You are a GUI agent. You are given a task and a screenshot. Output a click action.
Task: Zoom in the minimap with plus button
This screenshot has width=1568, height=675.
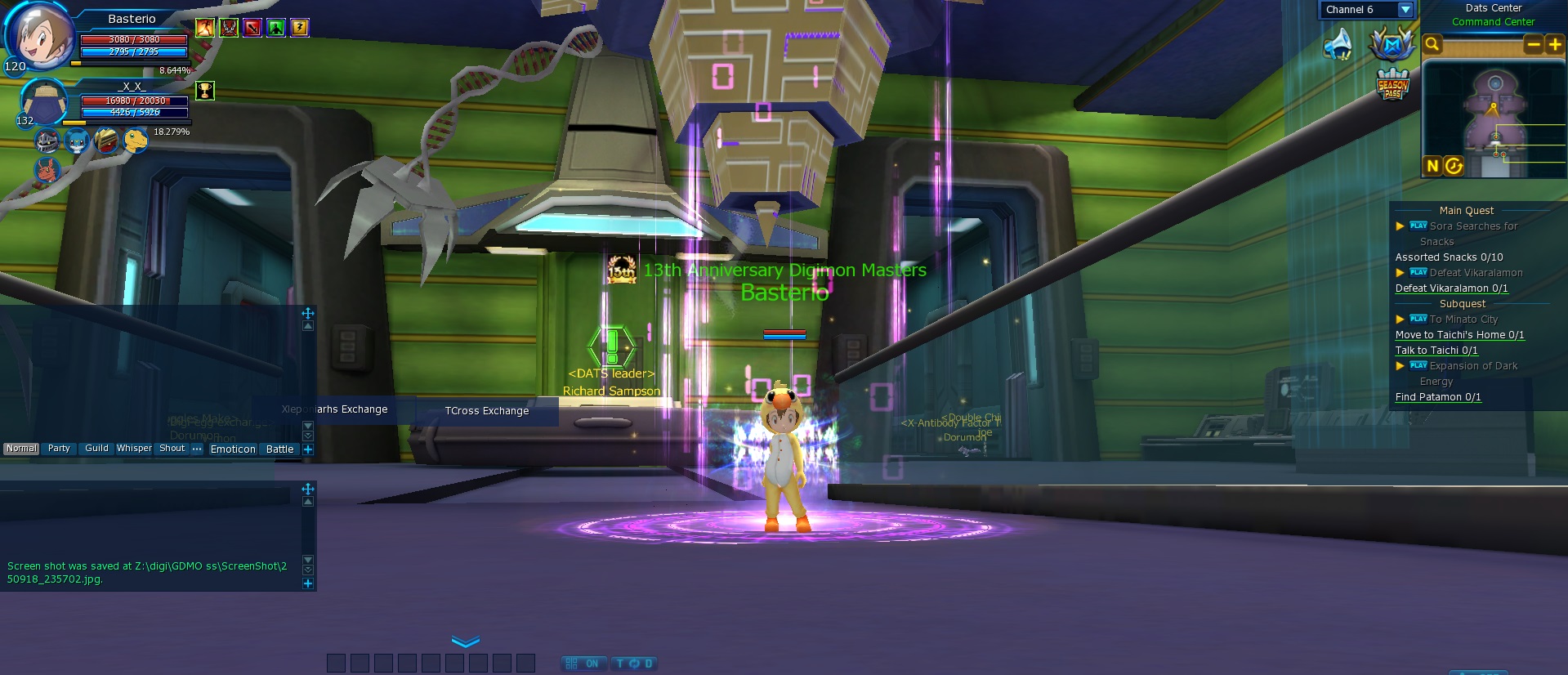pos(1554,45)
